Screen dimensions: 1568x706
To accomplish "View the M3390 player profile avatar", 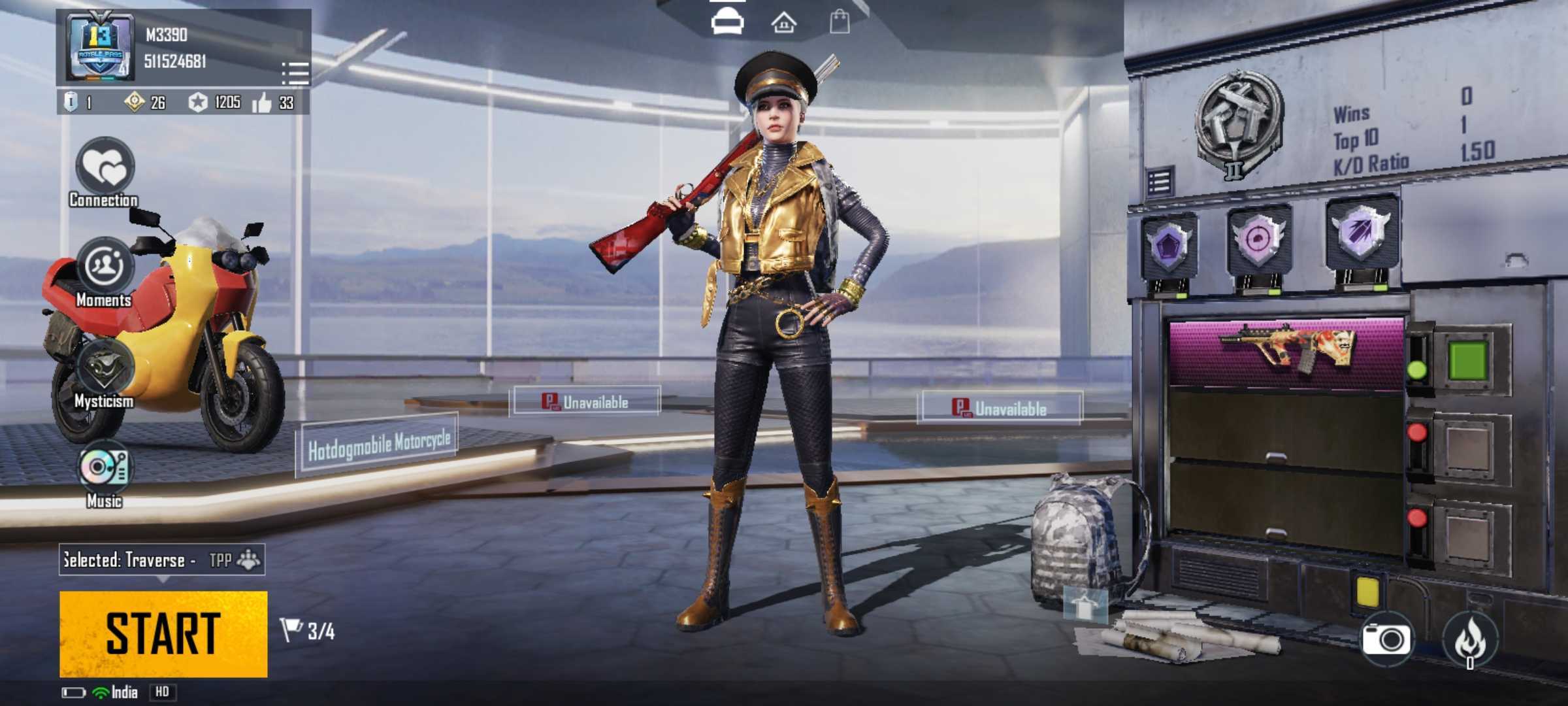I will coord(100,48).
